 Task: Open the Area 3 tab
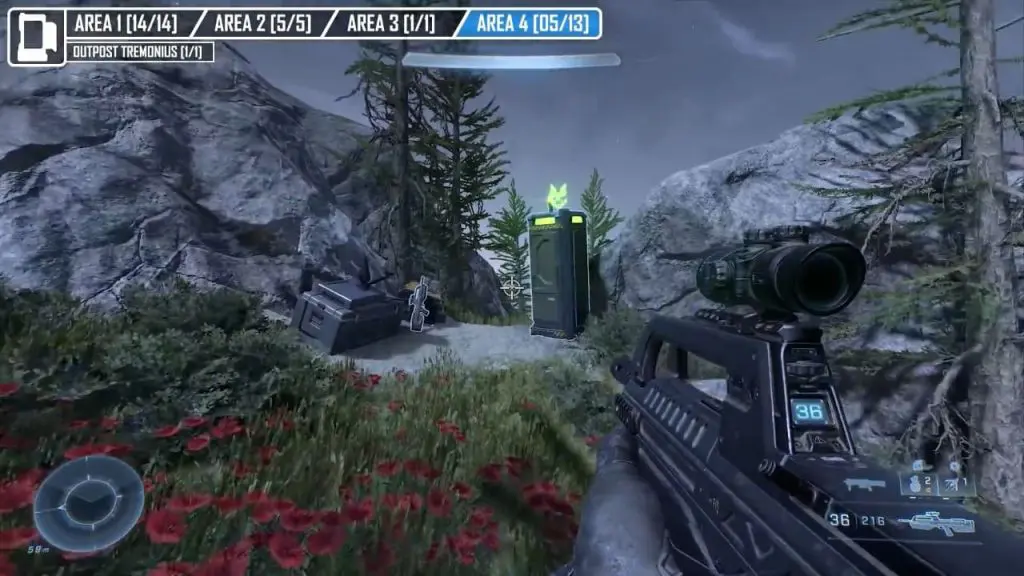391,23
